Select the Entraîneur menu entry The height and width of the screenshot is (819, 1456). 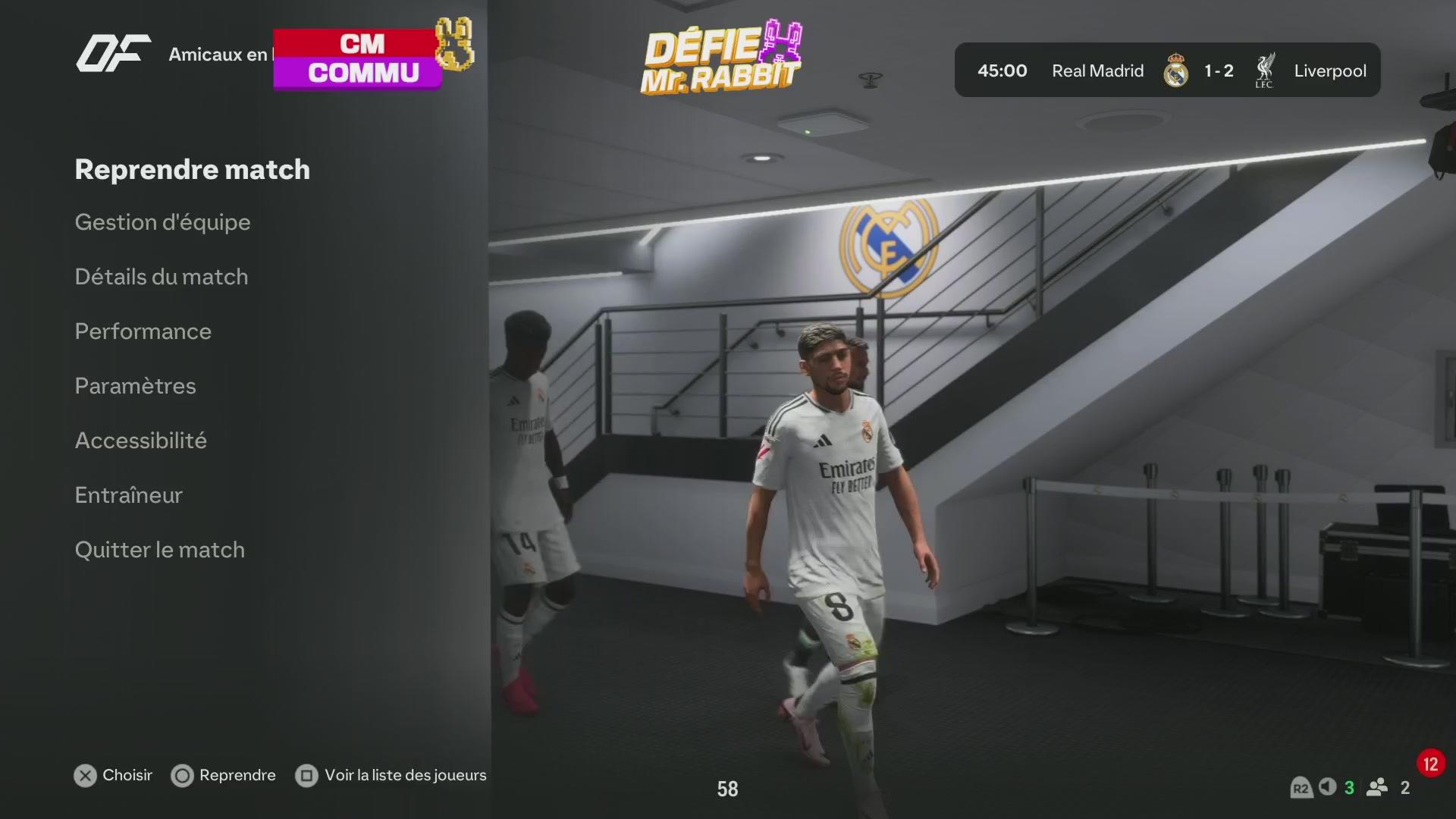[128, 495]
